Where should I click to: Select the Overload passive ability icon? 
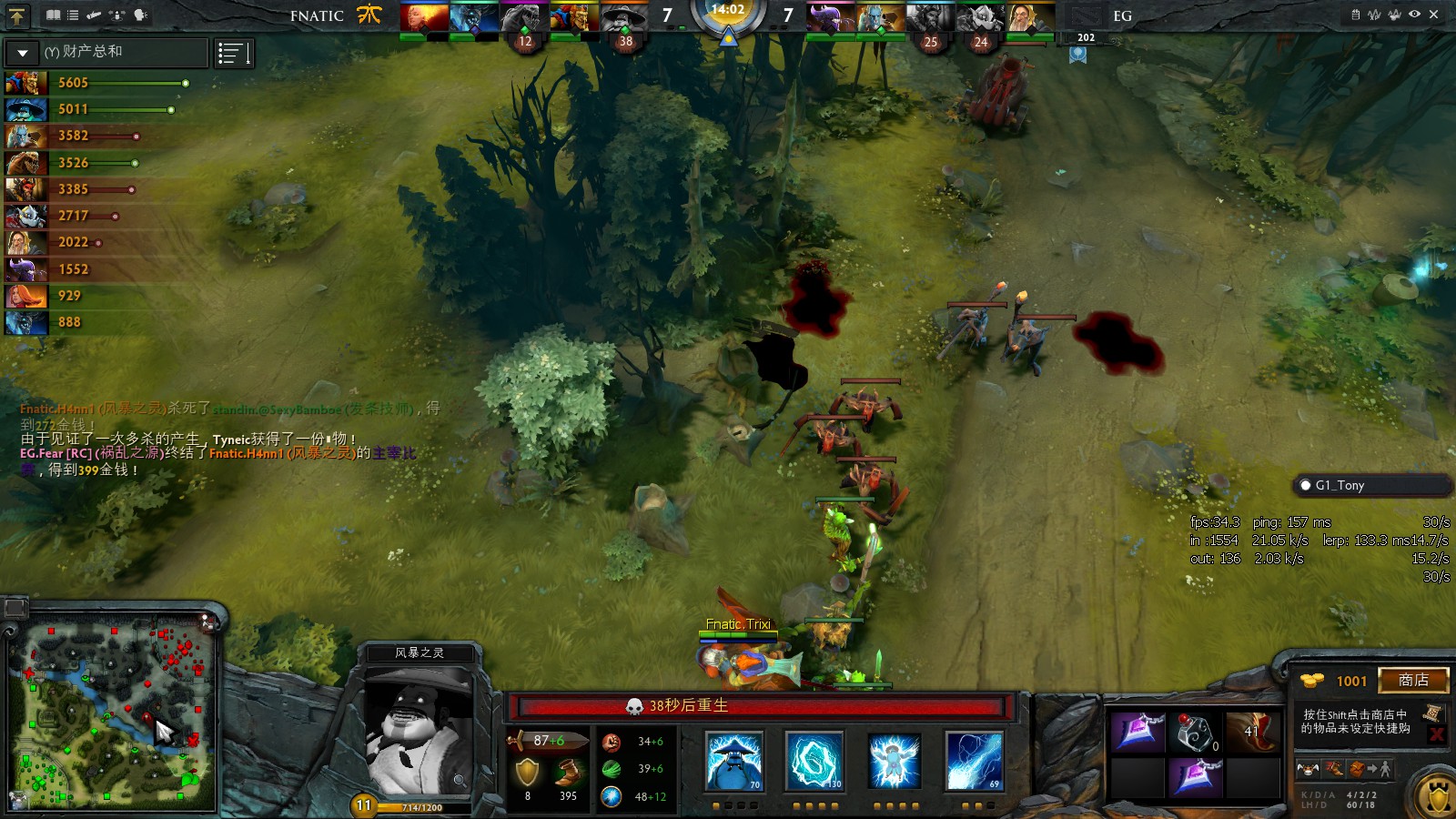click(895, 761)
